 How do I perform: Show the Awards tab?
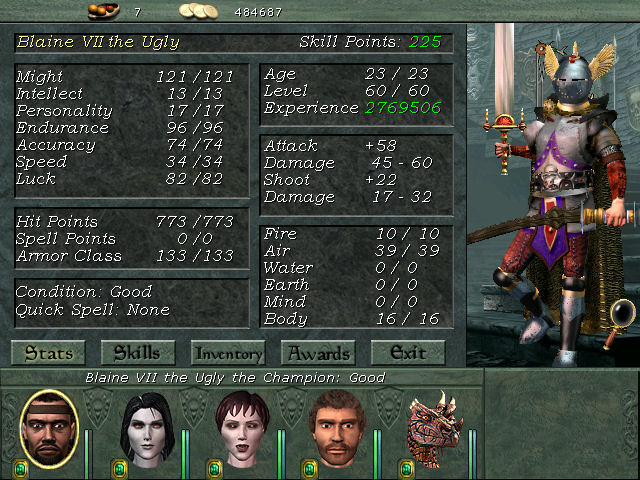point(318,353)
